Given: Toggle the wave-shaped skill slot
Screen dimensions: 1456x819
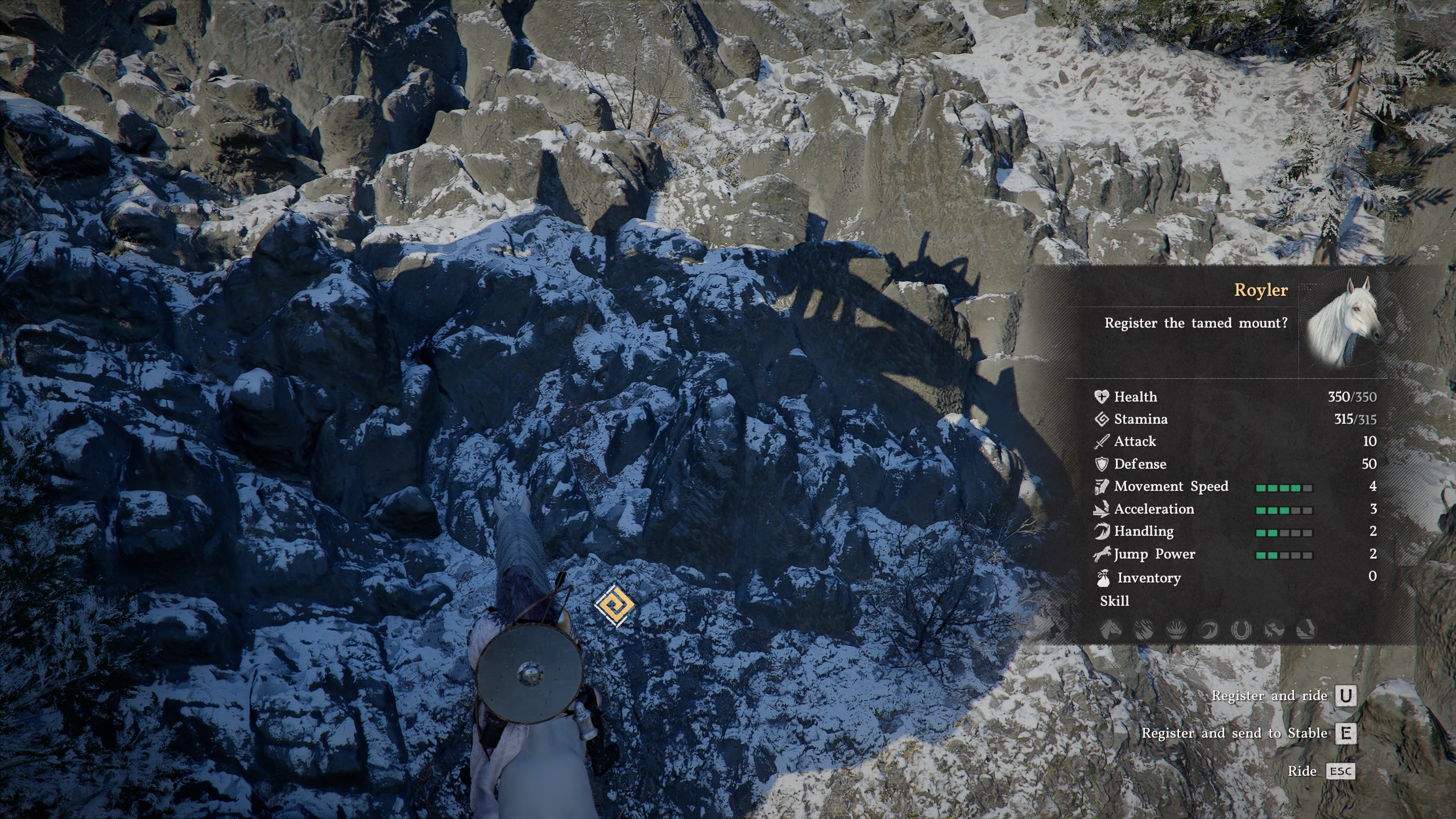Looking at the screenshot, I should (x=1209, y=630).
